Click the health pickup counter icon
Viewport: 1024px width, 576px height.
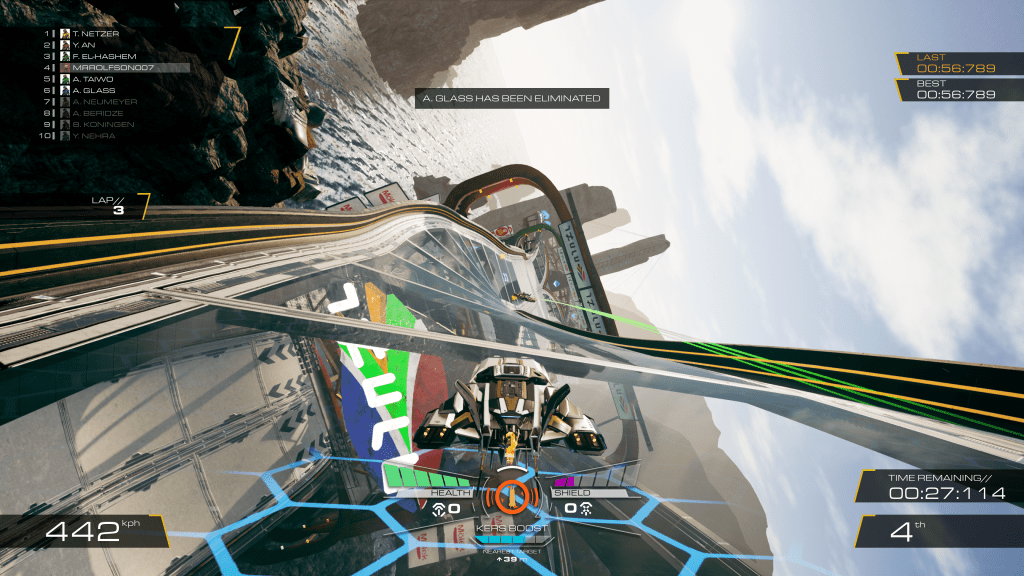[x=439, y=509]
